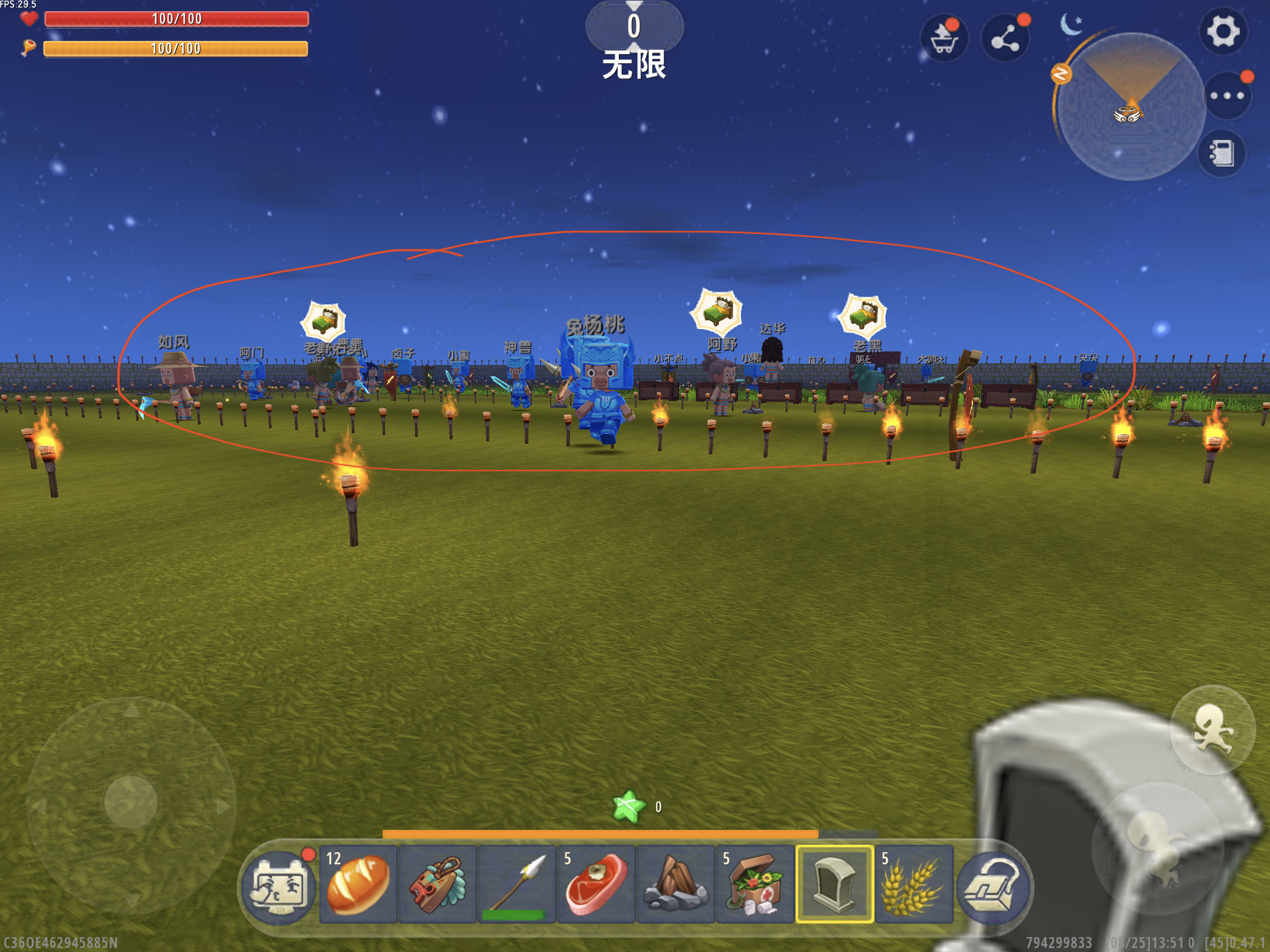Select the wheat bundle hotbar slot

(914, 884)
